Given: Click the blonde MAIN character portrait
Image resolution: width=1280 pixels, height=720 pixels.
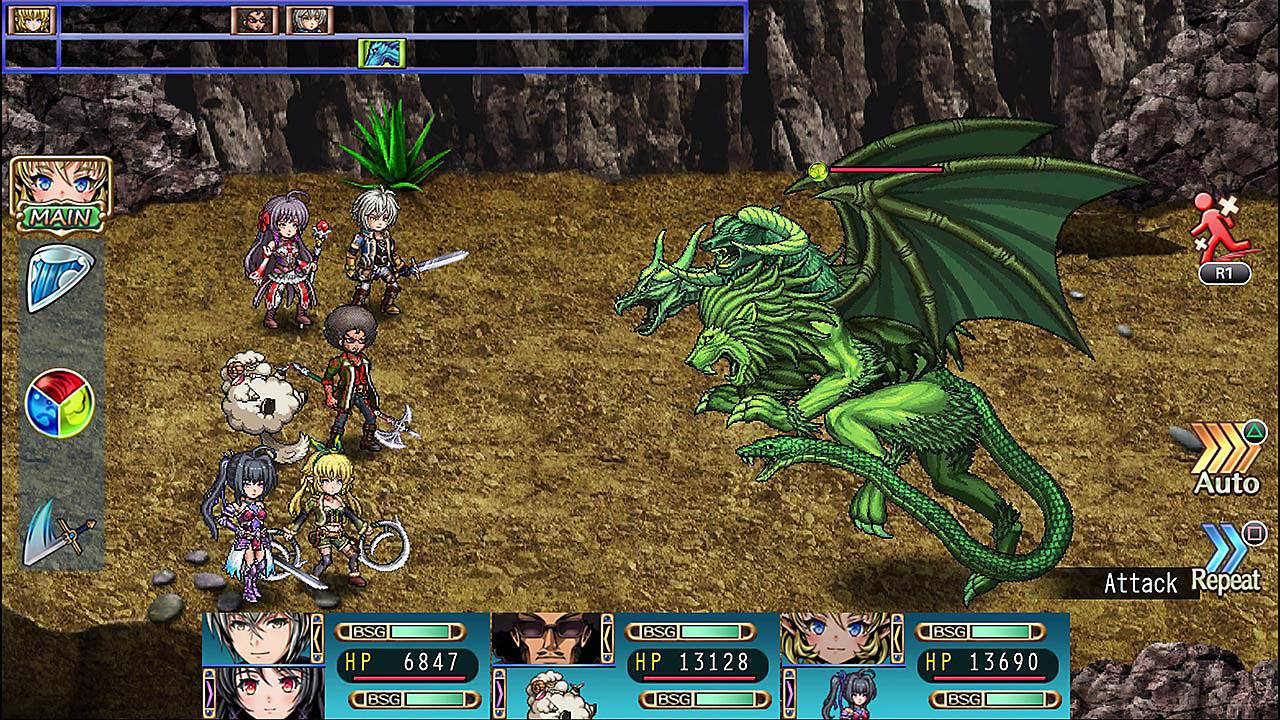Looking at the screenshot, I should [x=61, y=190].
